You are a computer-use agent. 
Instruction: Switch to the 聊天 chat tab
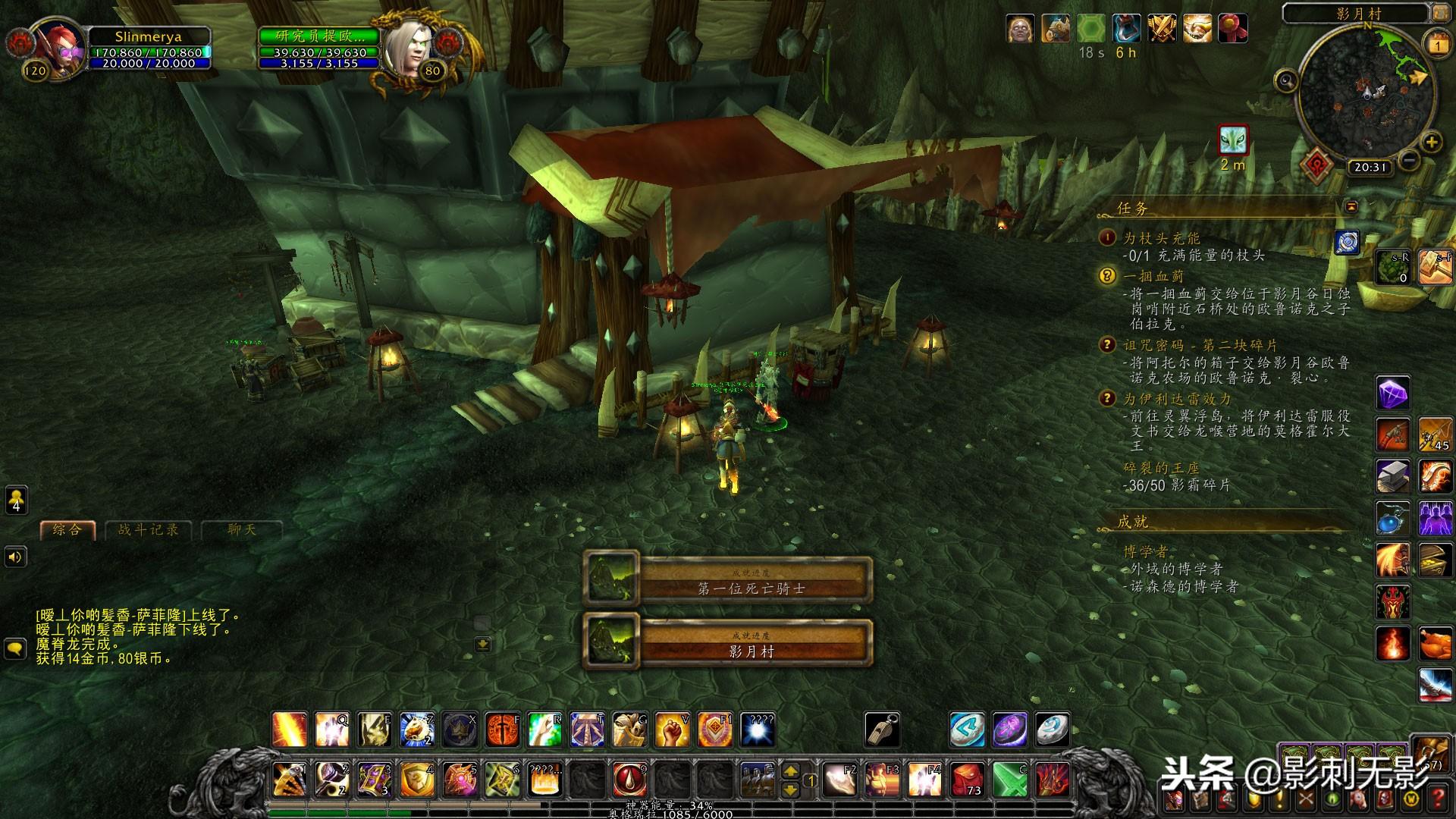point(241,530)
